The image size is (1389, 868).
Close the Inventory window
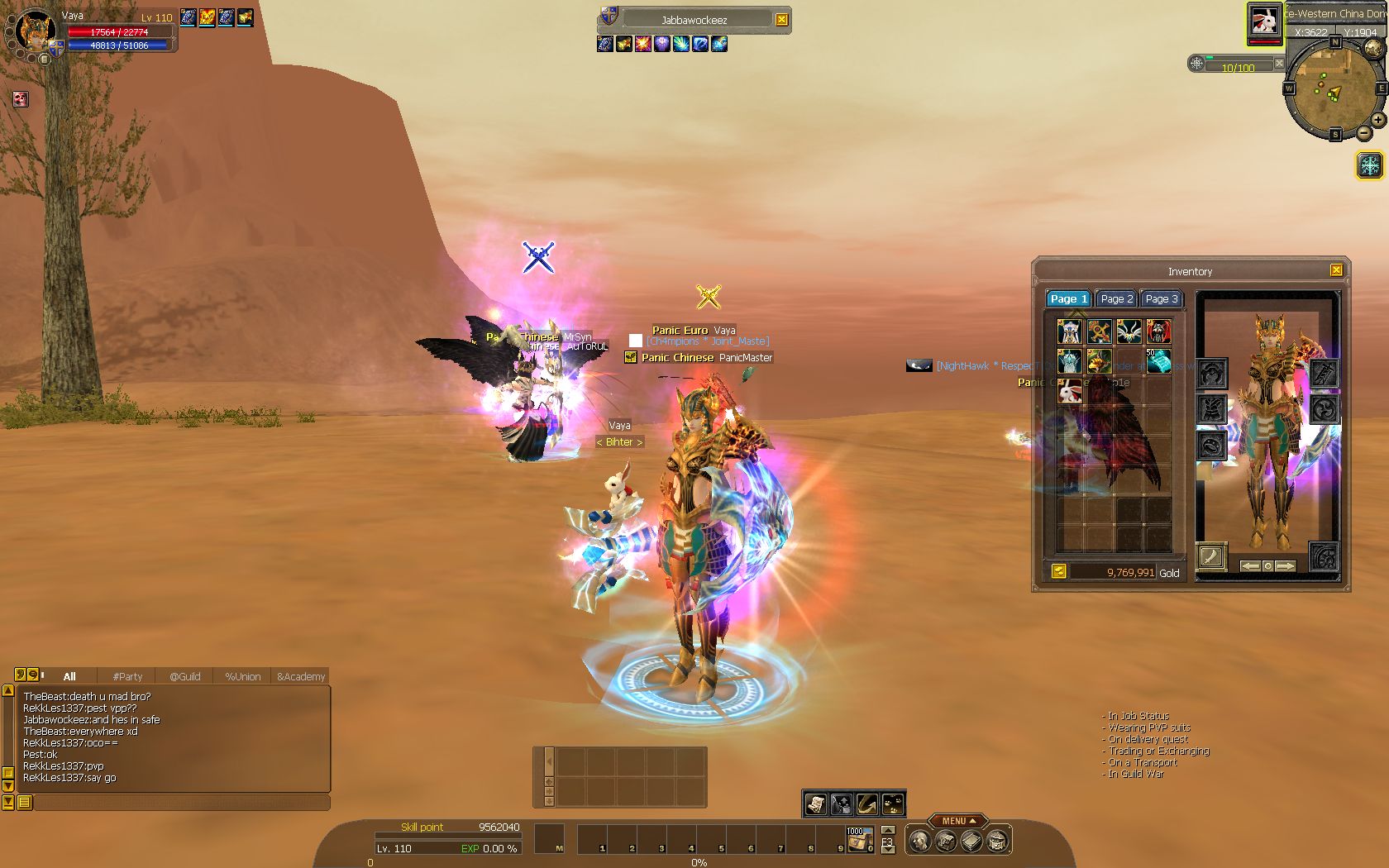tap(1336, 270)
